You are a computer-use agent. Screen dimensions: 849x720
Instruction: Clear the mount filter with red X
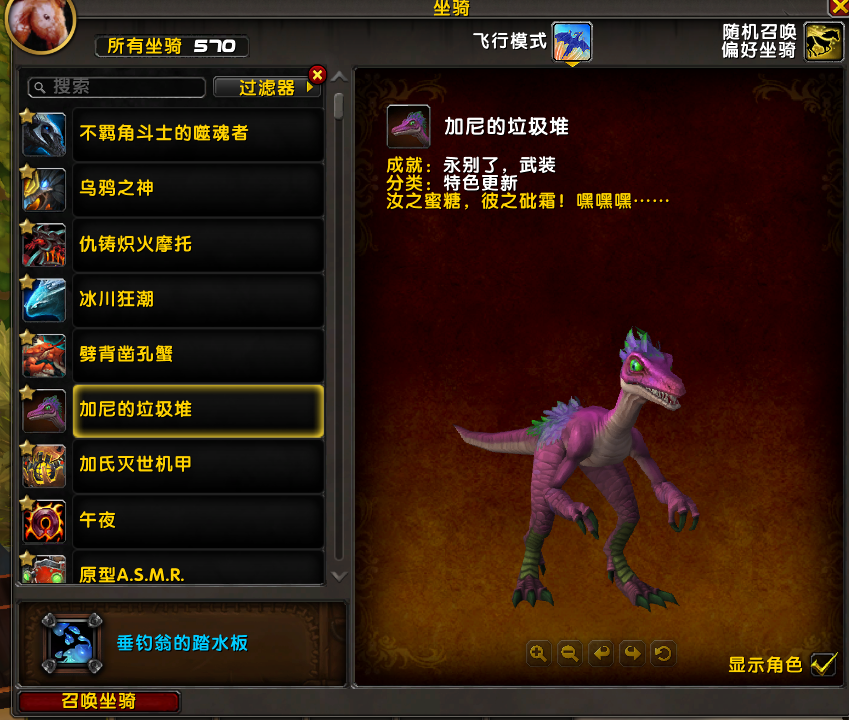tap(318, 74)
